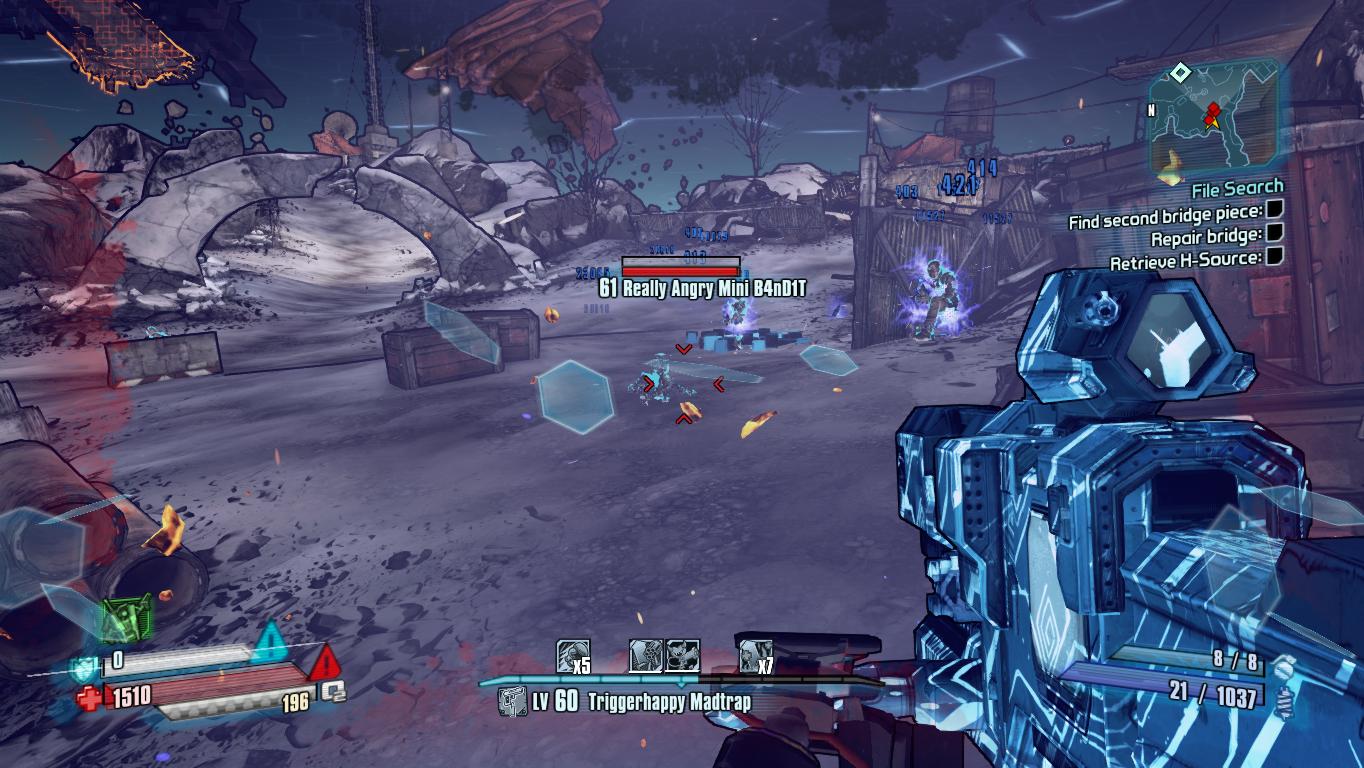The image size is (1364, 768).
Task: Click the red health cross icon
Action: pos(88,698)
